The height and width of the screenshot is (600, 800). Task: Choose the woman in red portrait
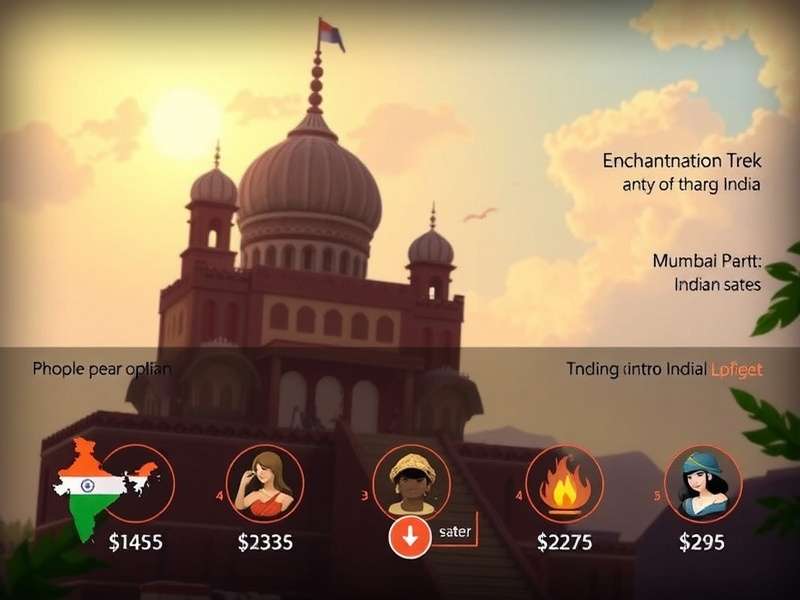(265, 483)
